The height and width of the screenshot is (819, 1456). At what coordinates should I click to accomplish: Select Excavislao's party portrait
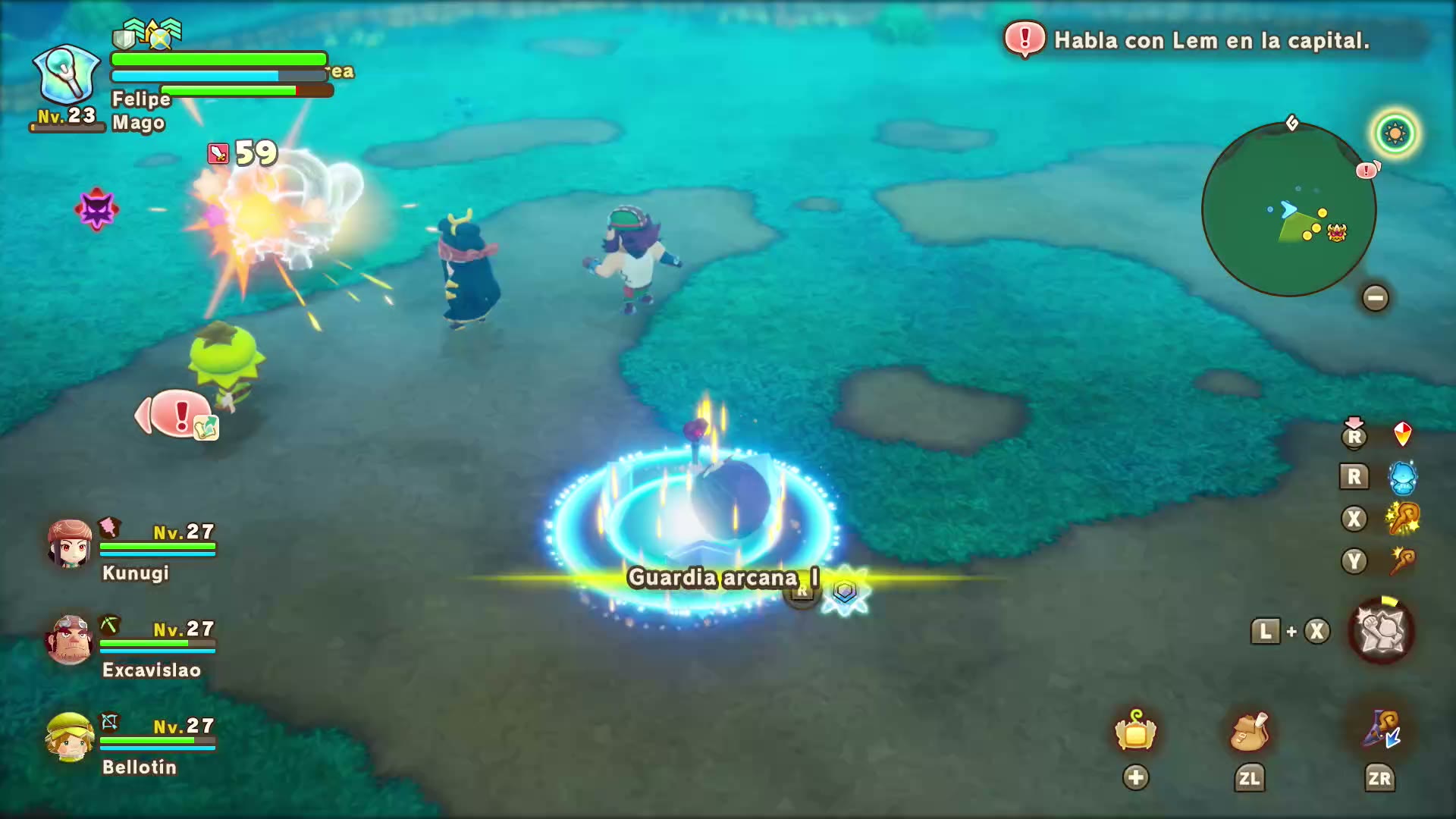click(69, 639)
